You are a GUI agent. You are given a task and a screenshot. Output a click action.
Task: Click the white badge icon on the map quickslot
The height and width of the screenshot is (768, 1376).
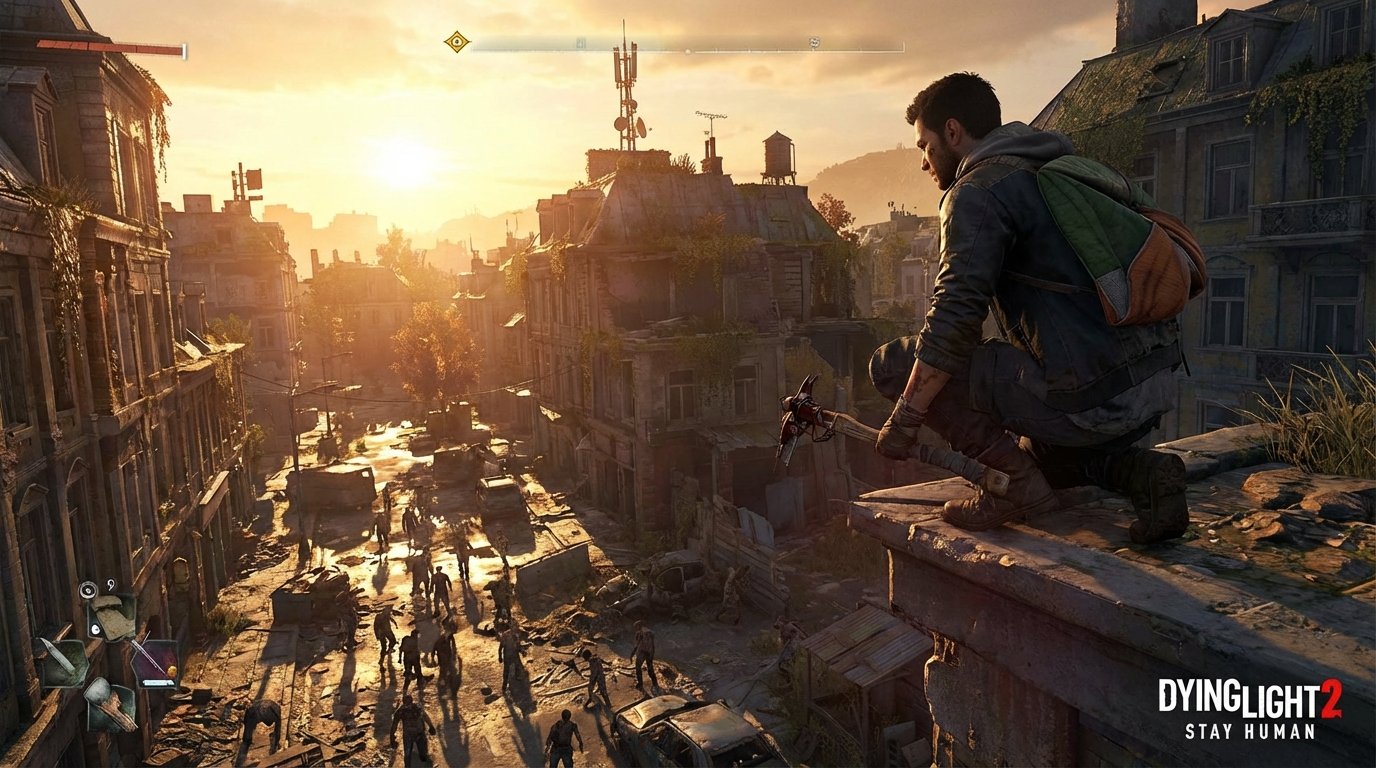click(95, 628)
